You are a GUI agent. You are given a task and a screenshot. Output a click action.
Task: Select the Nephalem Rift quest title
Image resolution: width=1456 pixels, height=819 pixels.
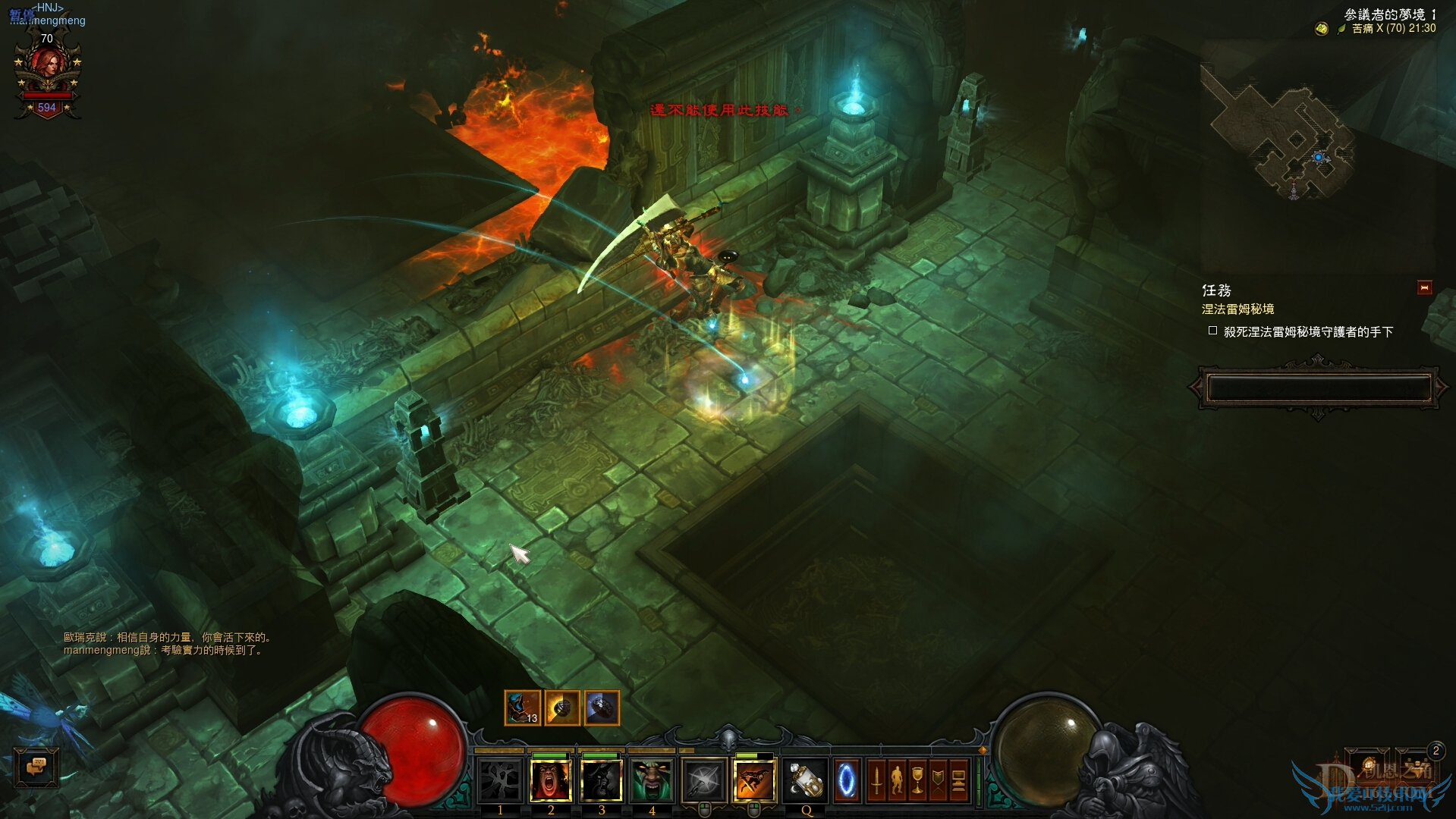1237,309
